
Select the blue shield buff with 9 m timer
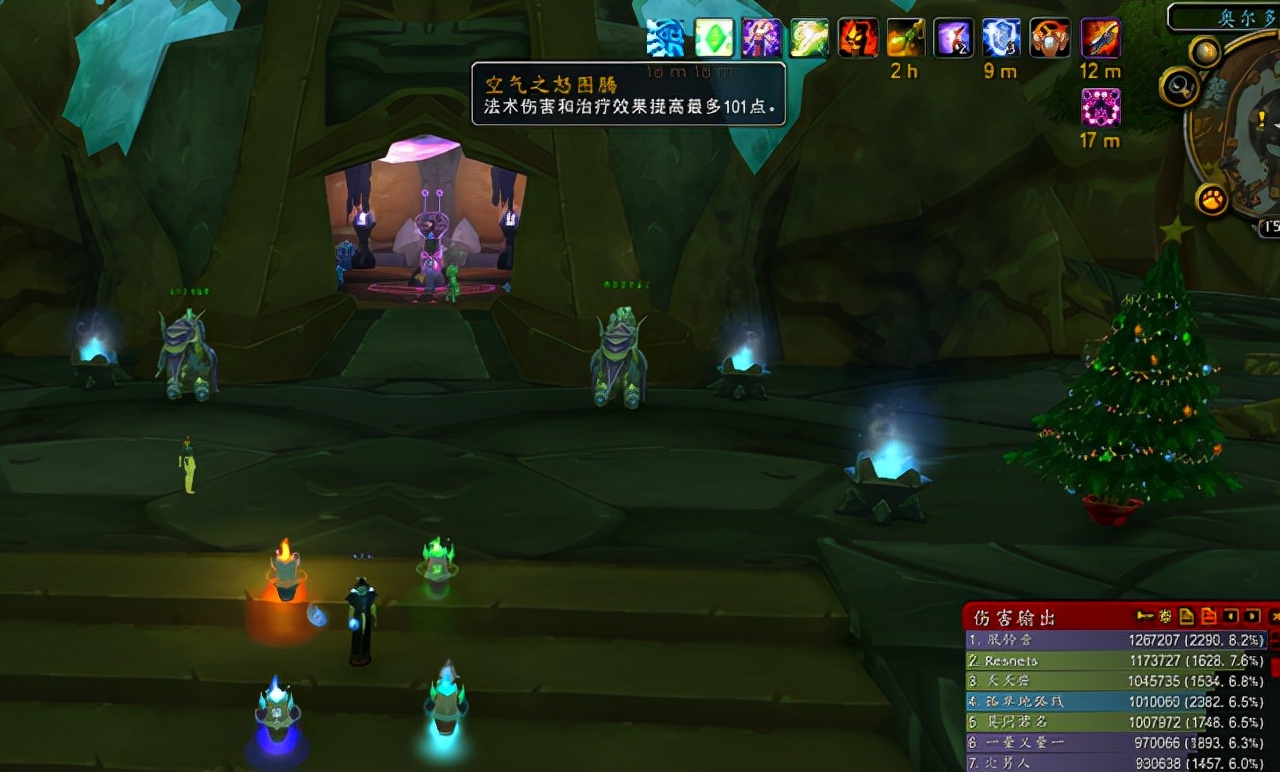click(x=1002, y=38)
